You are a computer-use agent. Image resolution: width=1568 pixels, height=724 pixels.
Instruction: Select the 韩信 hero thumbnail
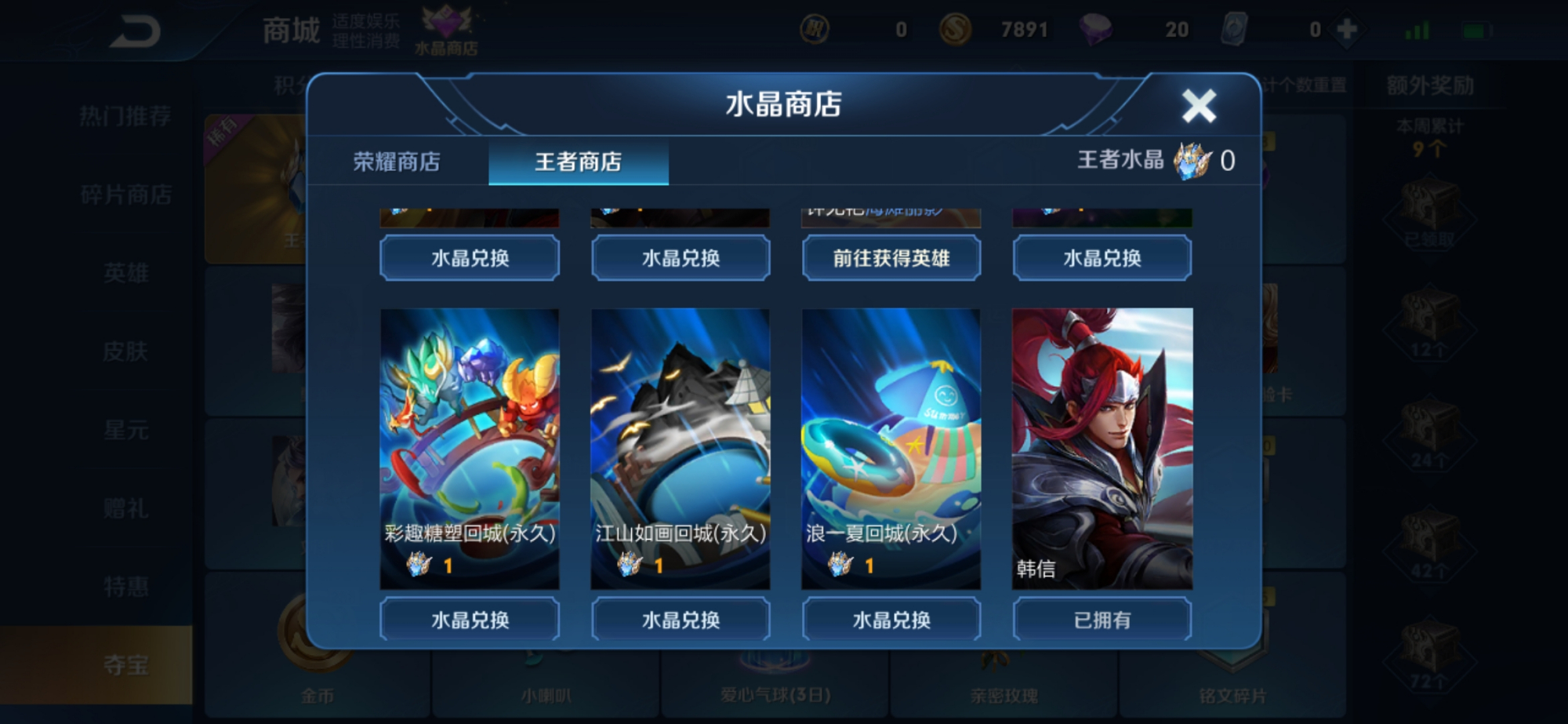1102,447
